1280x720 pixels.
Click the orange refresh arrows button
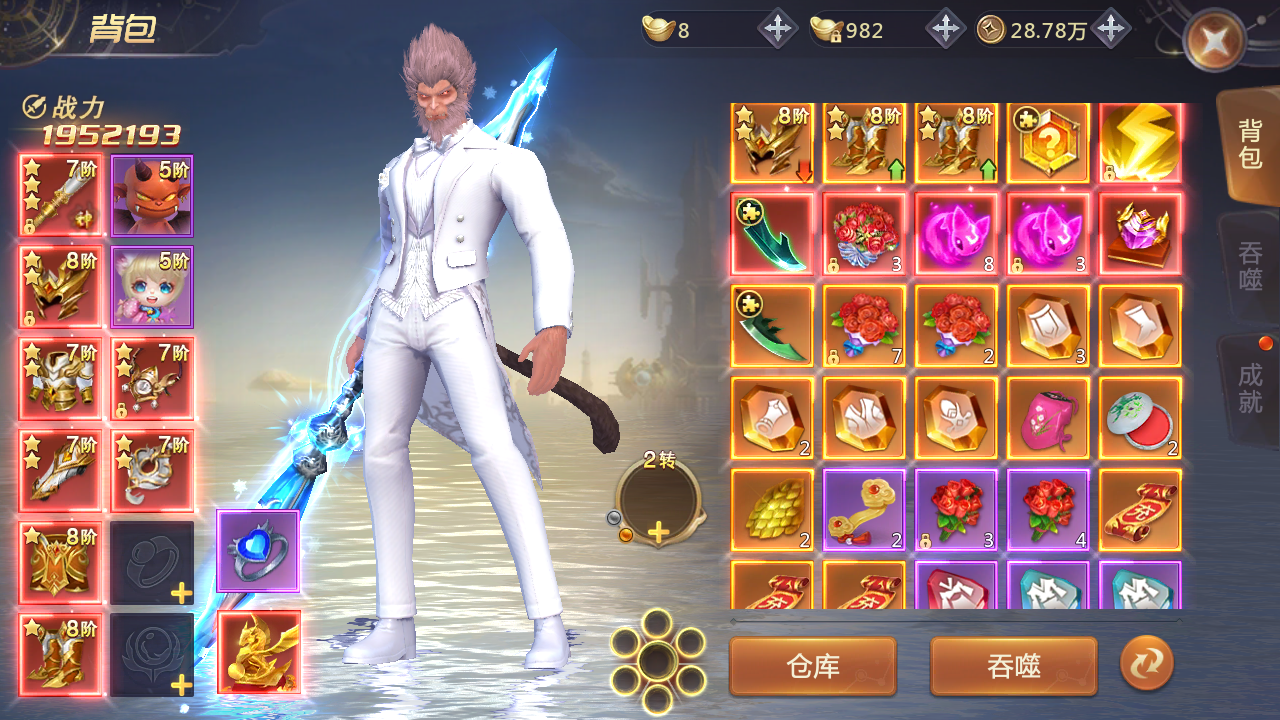pos(1146,664)
